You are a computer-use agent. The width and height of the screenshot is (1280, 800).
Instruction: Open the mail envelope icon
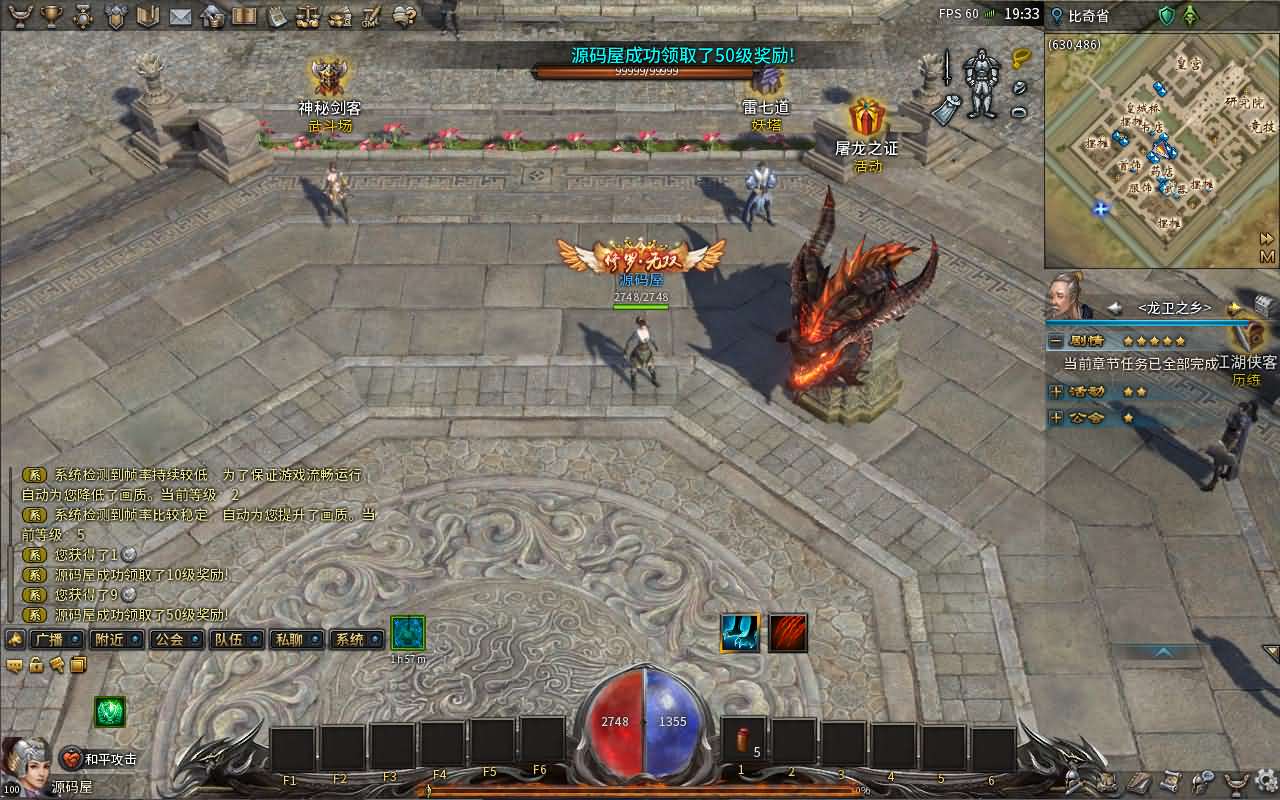[180, 16]
